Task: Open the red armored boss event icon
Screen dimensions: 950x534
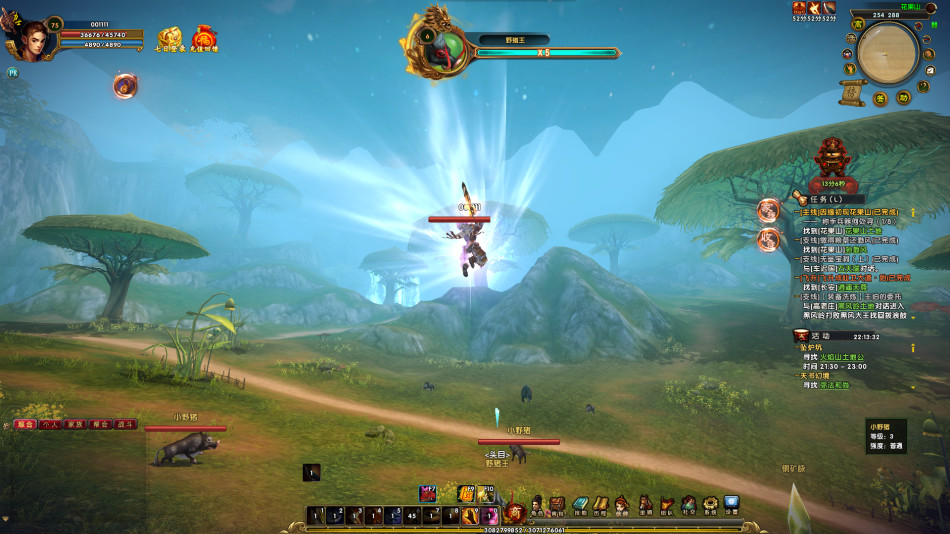Action: pyautogui.click(x=831, y=158)
